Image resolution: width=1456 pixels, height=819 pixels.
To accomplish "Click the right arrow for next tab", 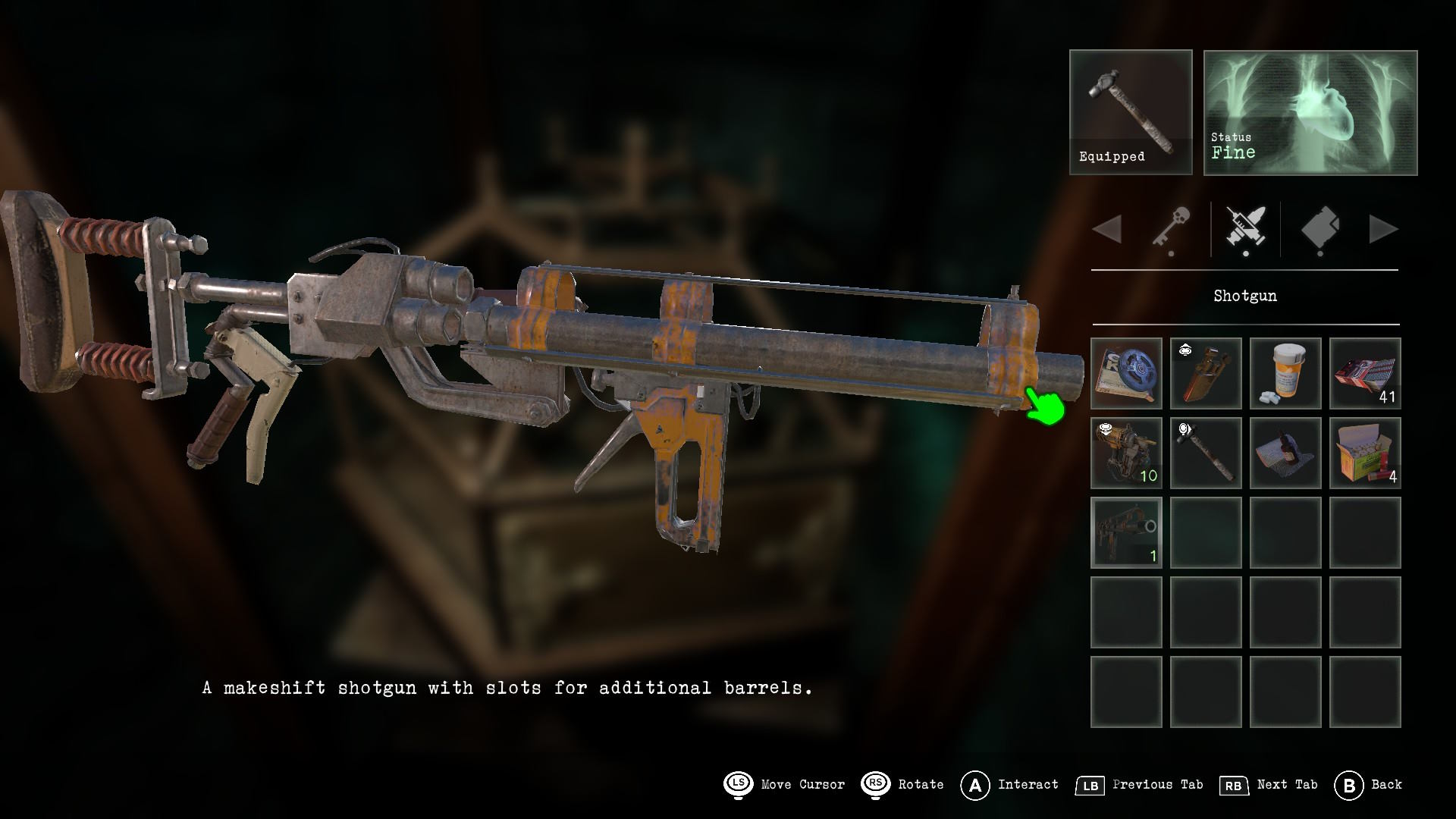I will (x=1383, y=229).
